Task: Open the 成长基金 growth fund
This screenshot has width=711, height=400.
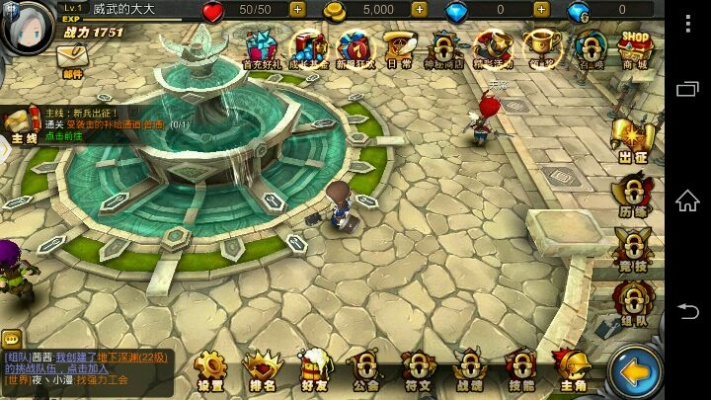Action: [308, 48]
